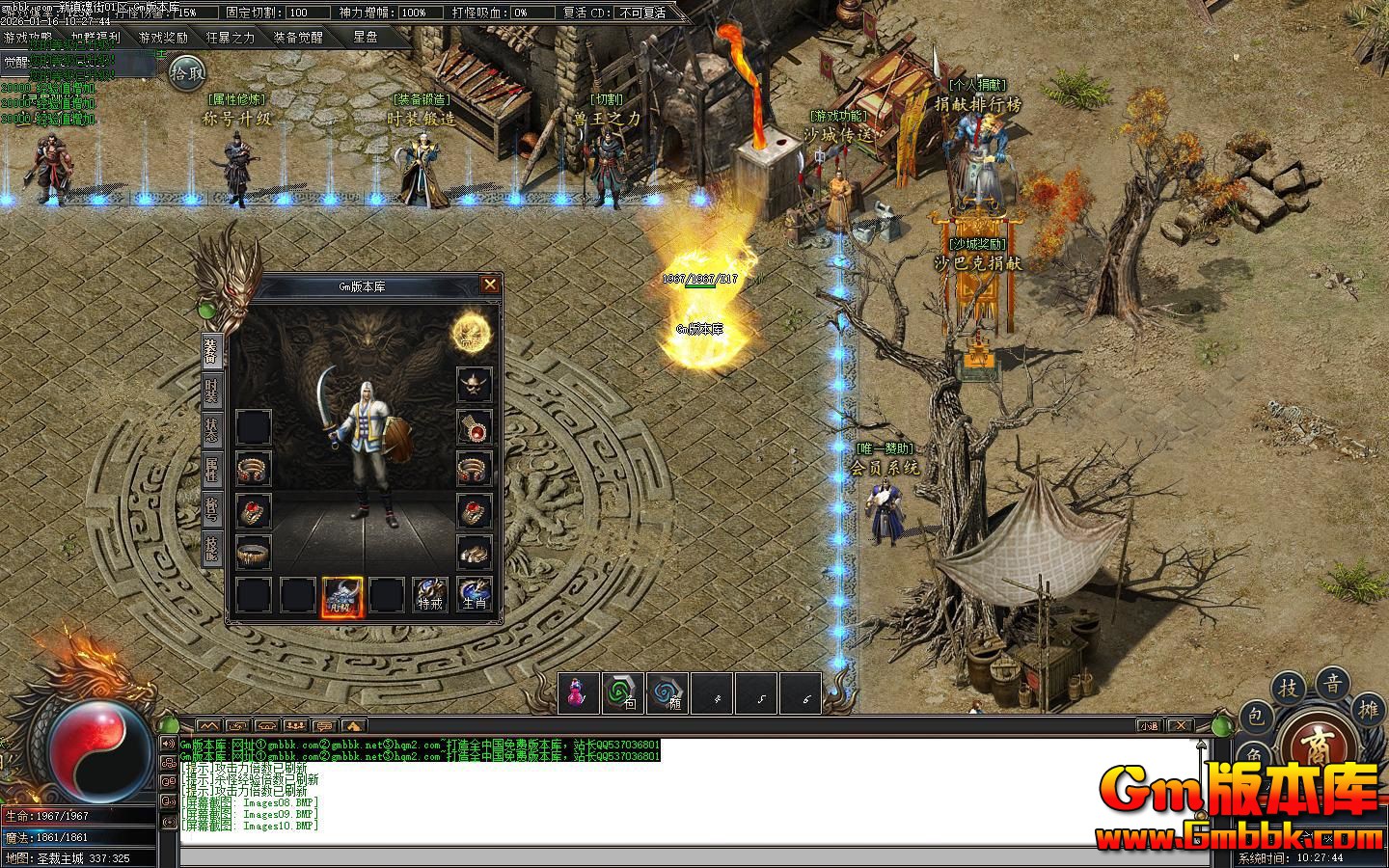Image resolution: width=1389 pixels, height=868 pixels.
Task: Open the 技 skills round button
Action: 1289,688
